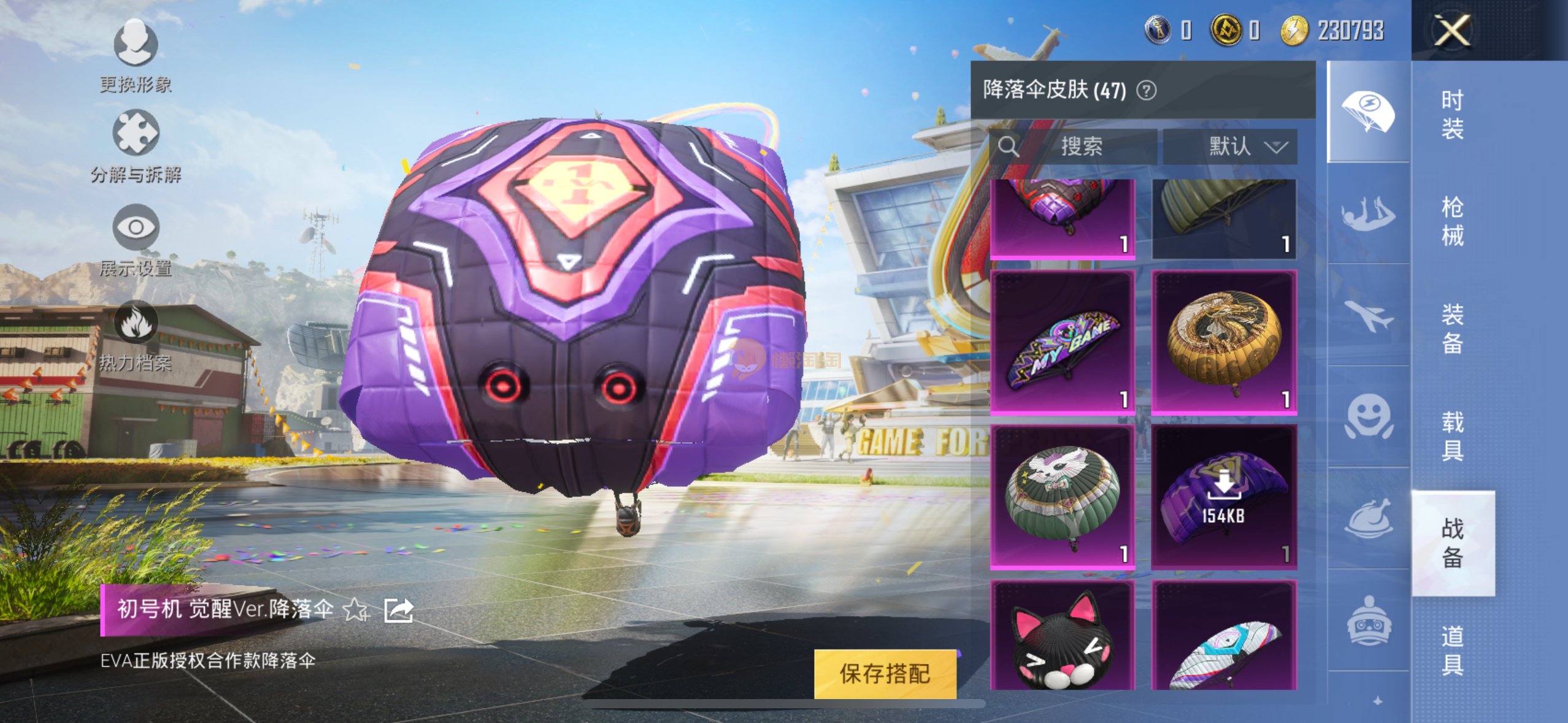This screenshot has width=1568, height=723.
Task: Close the inventory with the X button
Action: (x=1452, y=30)
